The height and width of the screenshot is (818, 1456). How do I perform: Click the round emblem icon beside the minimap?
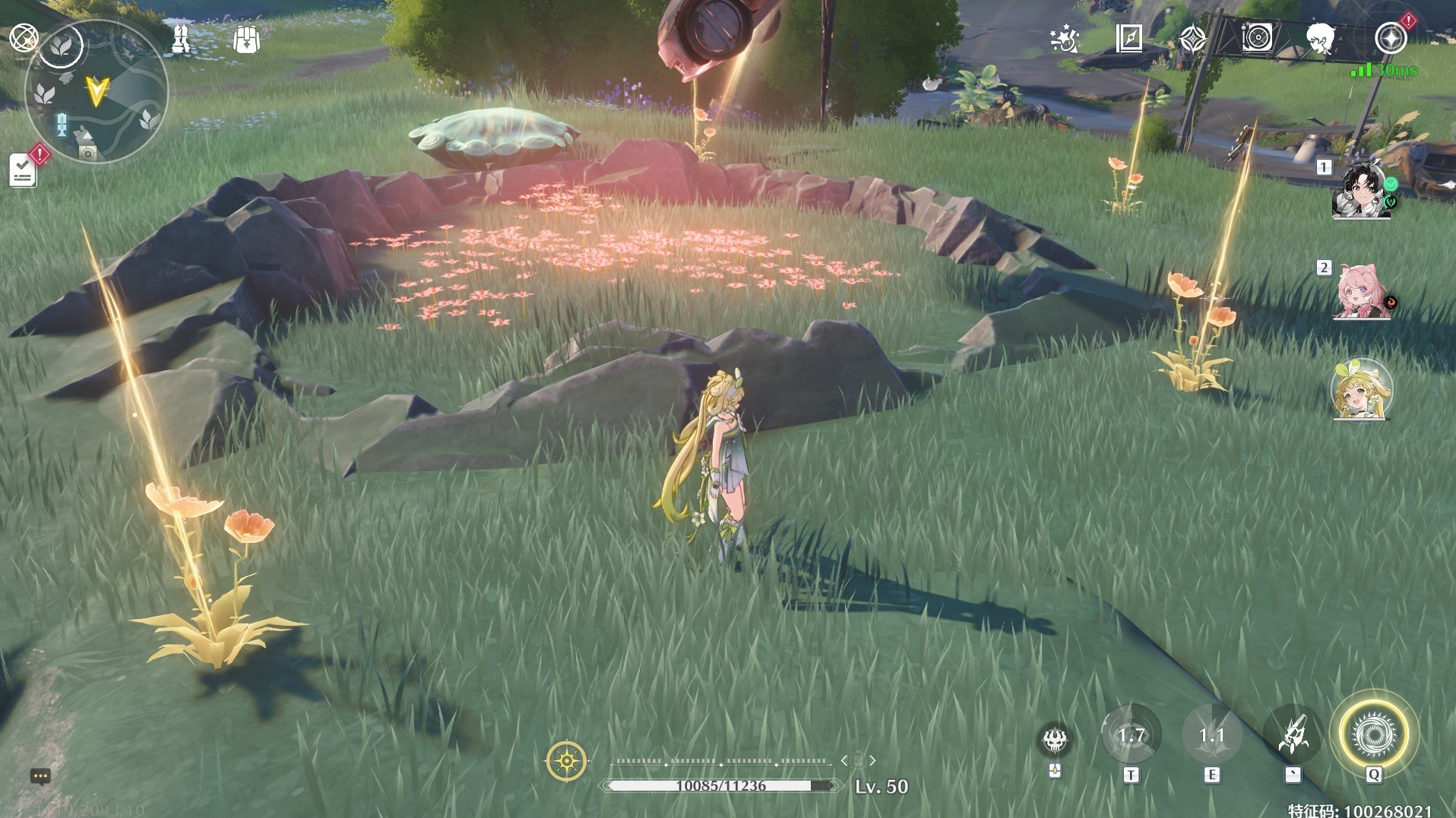click(24, 37)
